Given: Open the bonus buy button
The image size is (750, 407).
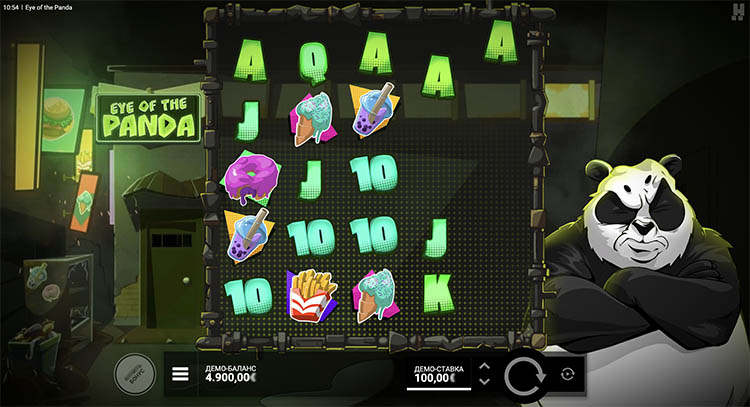Looking at the screenshot, I should coord(133,372).
